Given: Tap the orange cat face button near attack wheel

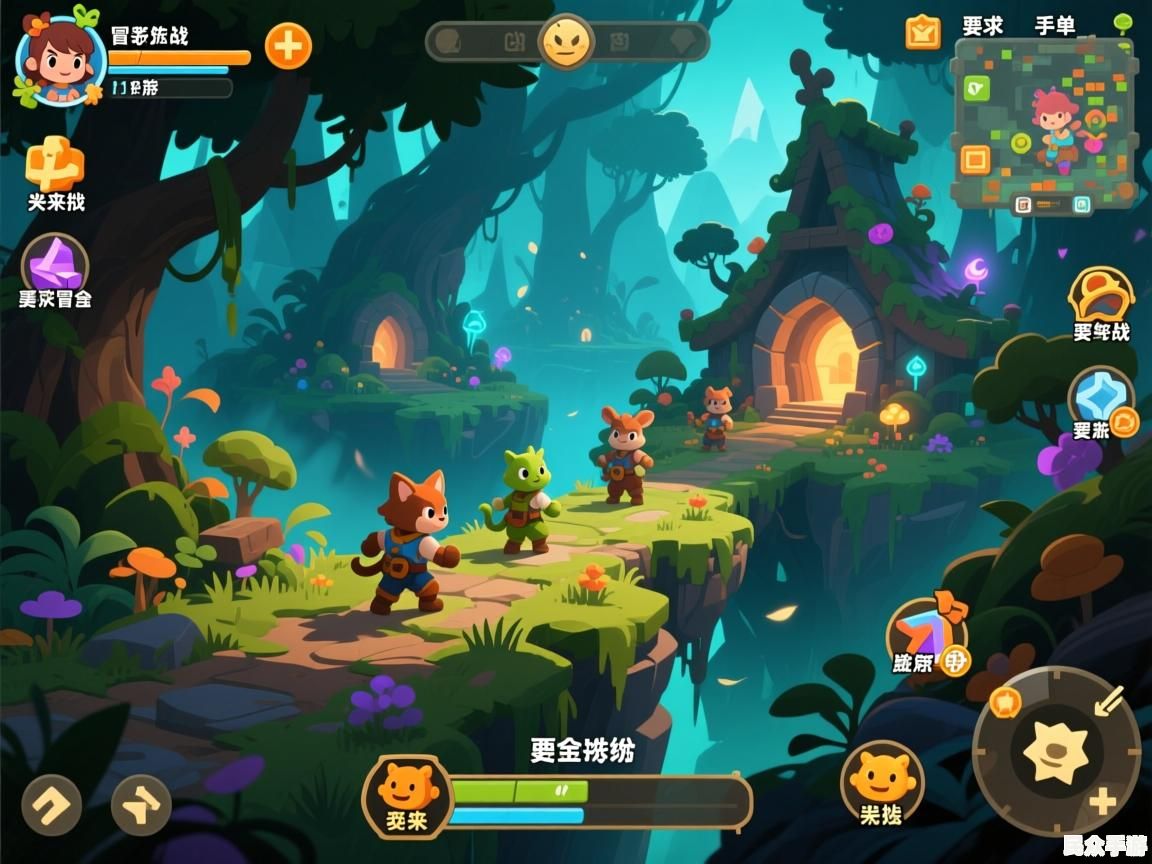Looking at the screenshot, I should [881, 779].
